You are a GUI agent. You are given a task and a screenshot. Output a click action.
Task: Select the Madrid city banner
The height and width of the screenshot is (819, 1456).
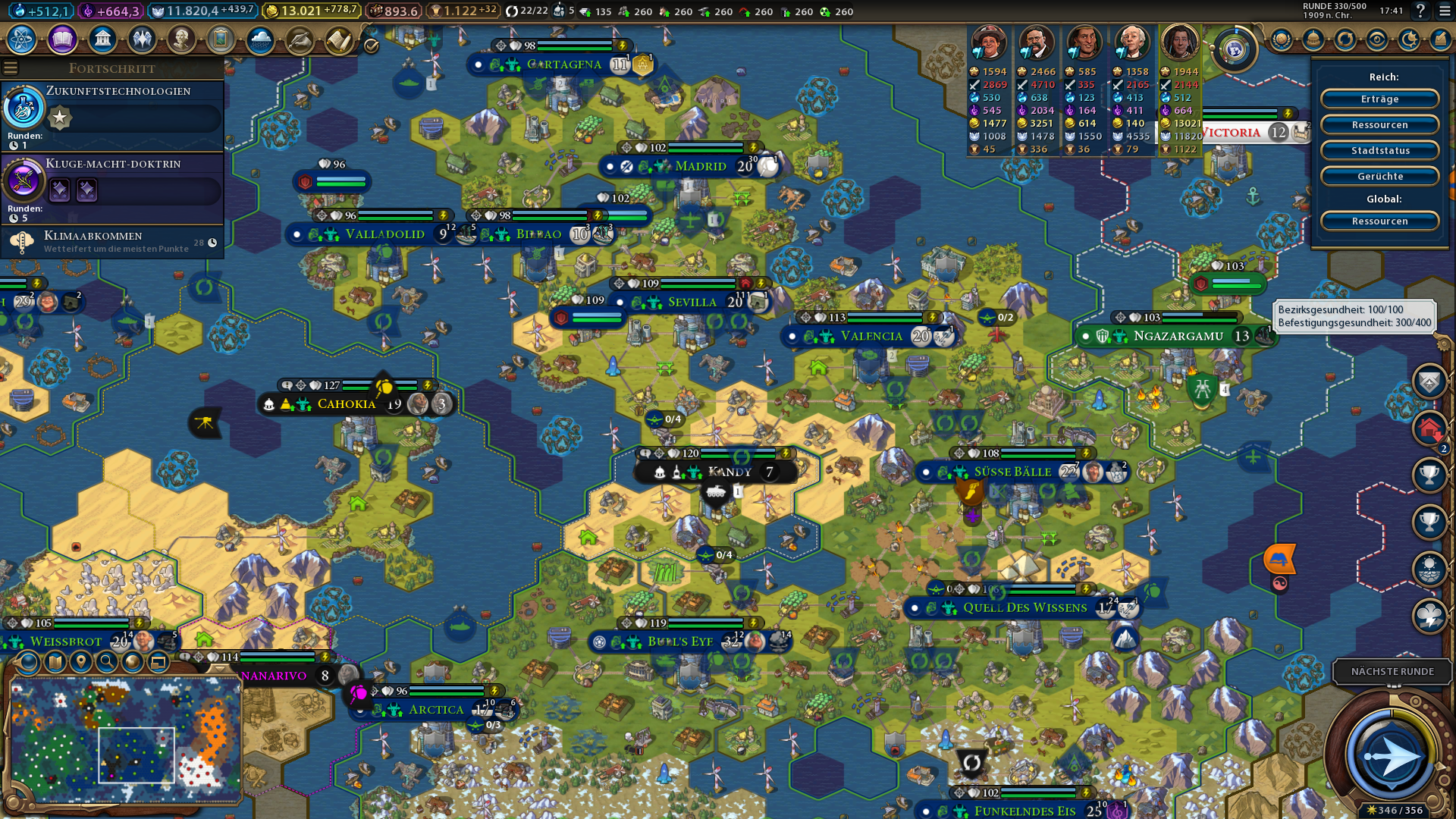tap(699, 166)
